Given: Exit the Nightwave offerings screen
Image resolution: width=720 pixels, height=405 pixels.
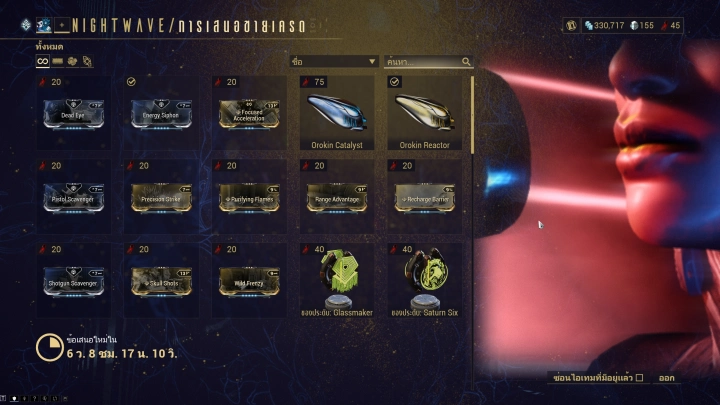Looking at the screenshot, I should point(666,378).
